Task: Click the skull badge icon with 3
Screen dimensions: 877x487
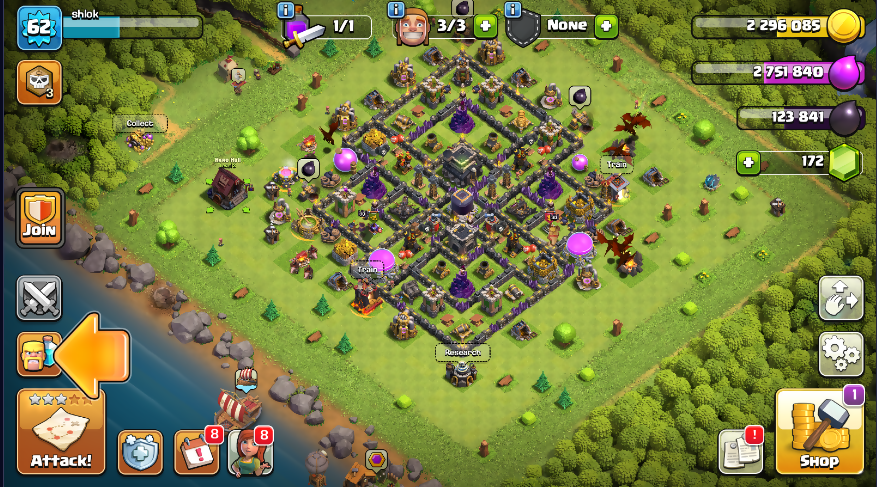Action: coord(39,82)
